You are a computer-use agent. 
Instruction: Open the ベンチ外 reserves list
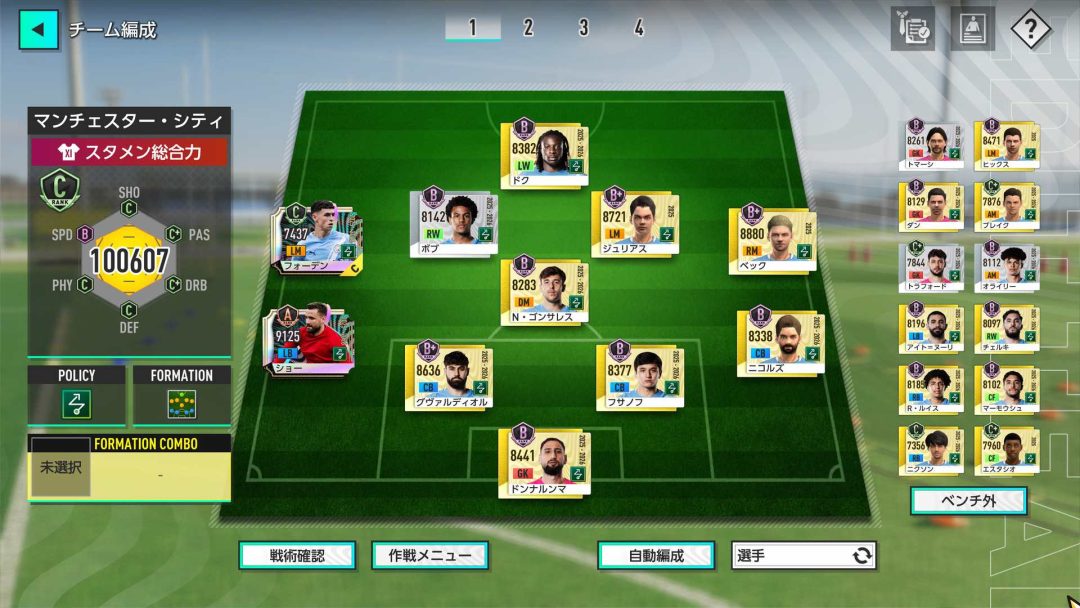[x=968, y=500]
